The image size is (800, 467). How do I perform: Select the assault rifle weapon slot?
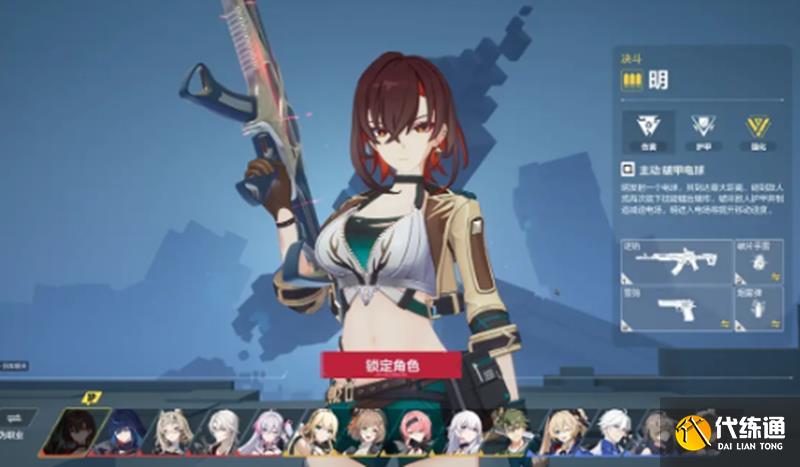[x=675, y=262]
